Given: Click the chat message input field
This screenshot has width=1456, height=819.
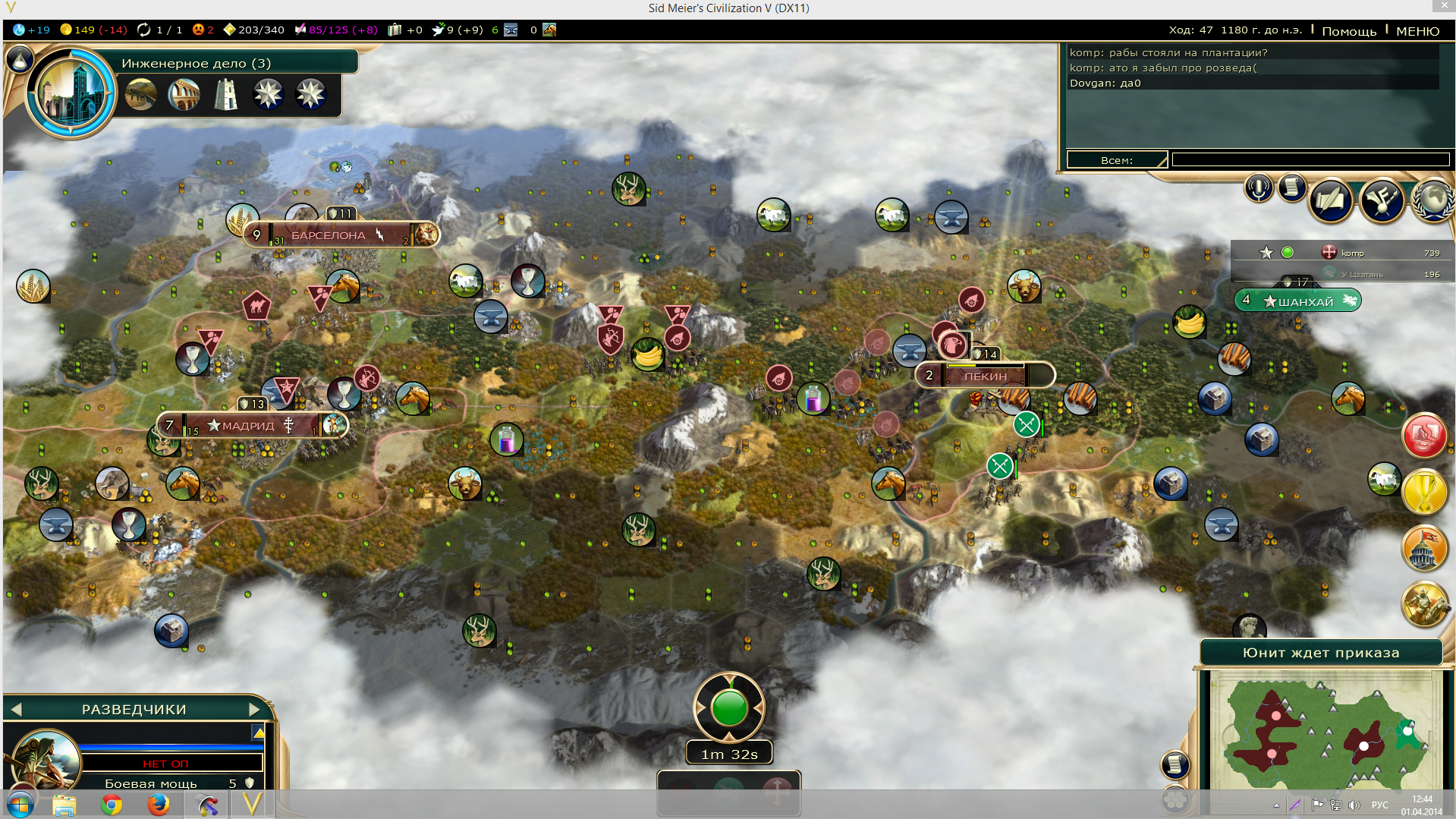Looking at the screenshot, I should tap(1310, 159).
